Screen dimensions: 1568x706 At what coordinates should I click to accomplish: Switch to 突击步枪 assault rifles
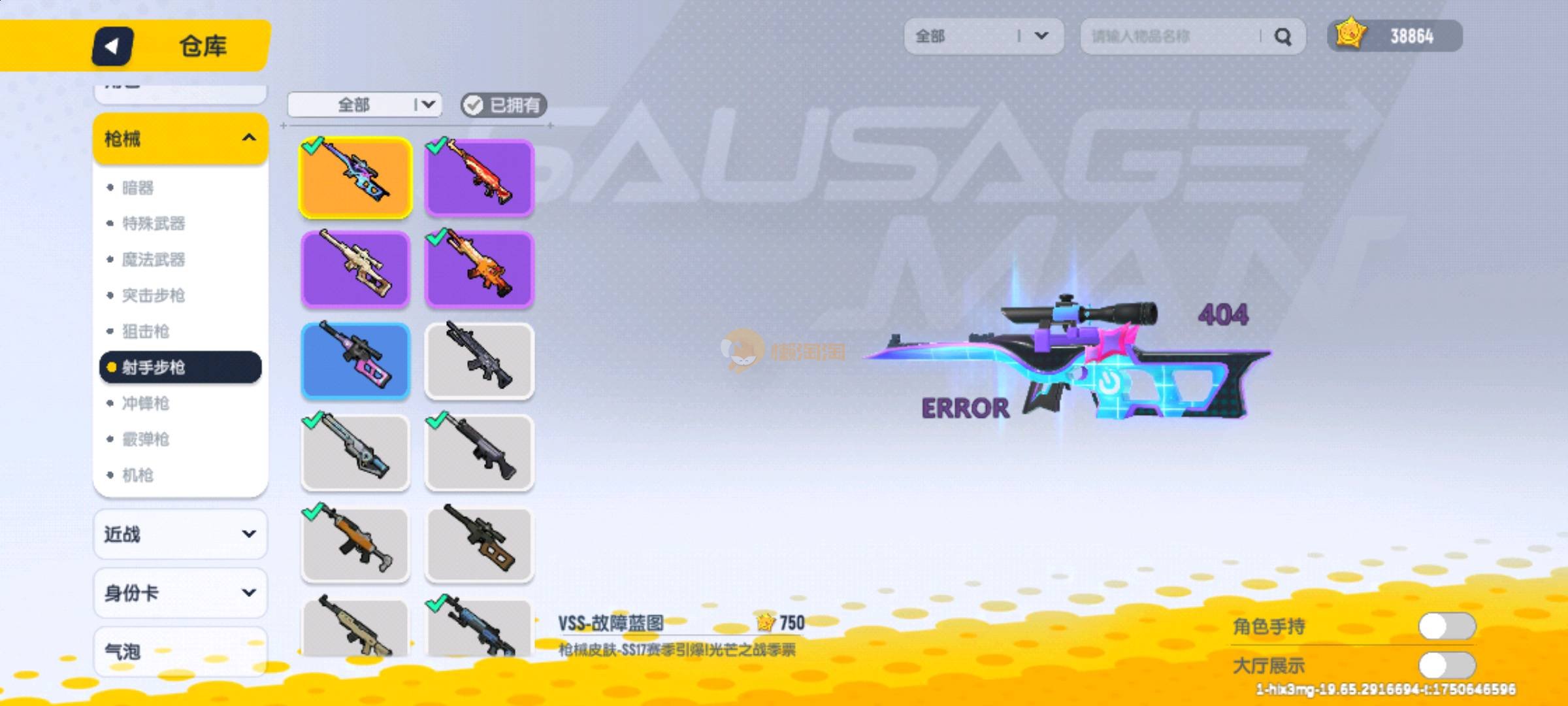154,295
